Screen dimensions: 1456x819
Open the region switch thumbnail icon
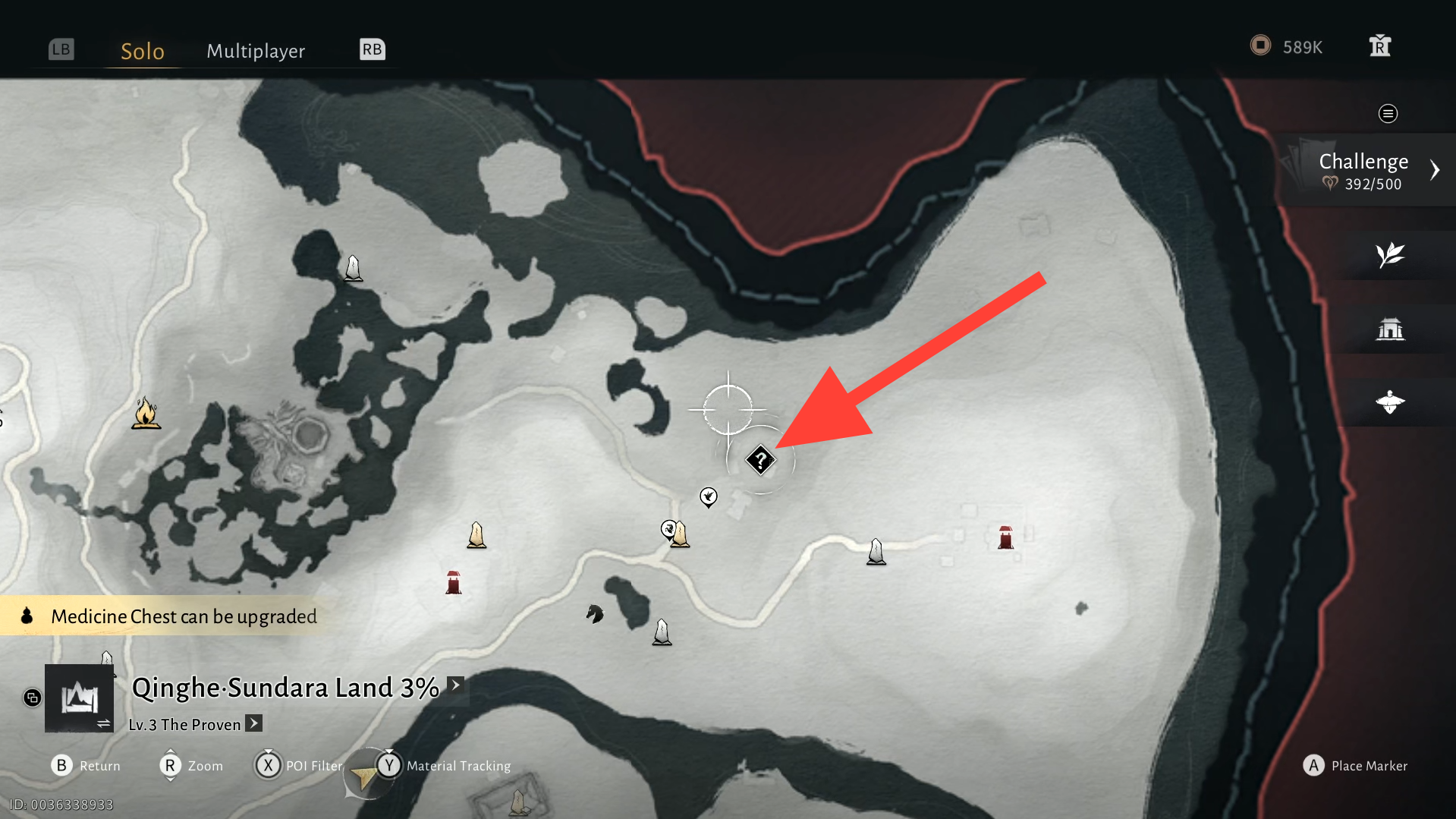(x=79, y=698)
